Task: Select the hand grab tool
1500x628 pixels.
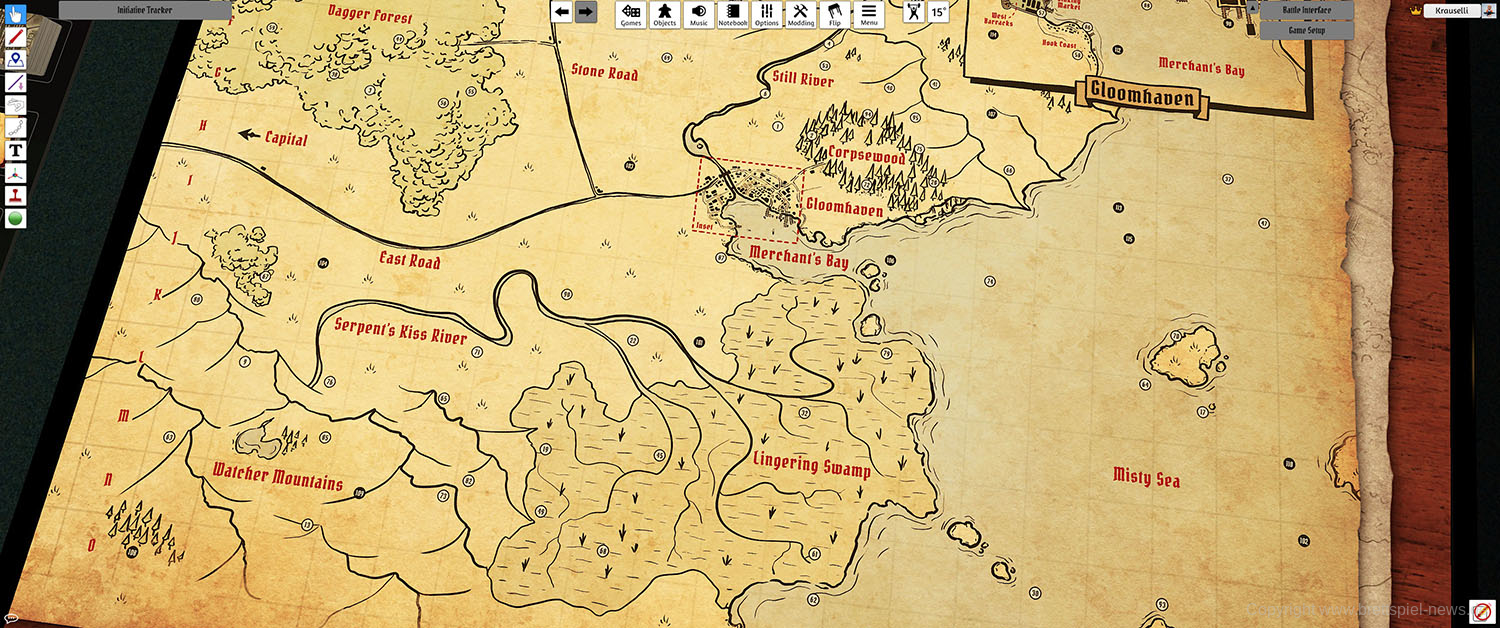Action: coord(16,14)
